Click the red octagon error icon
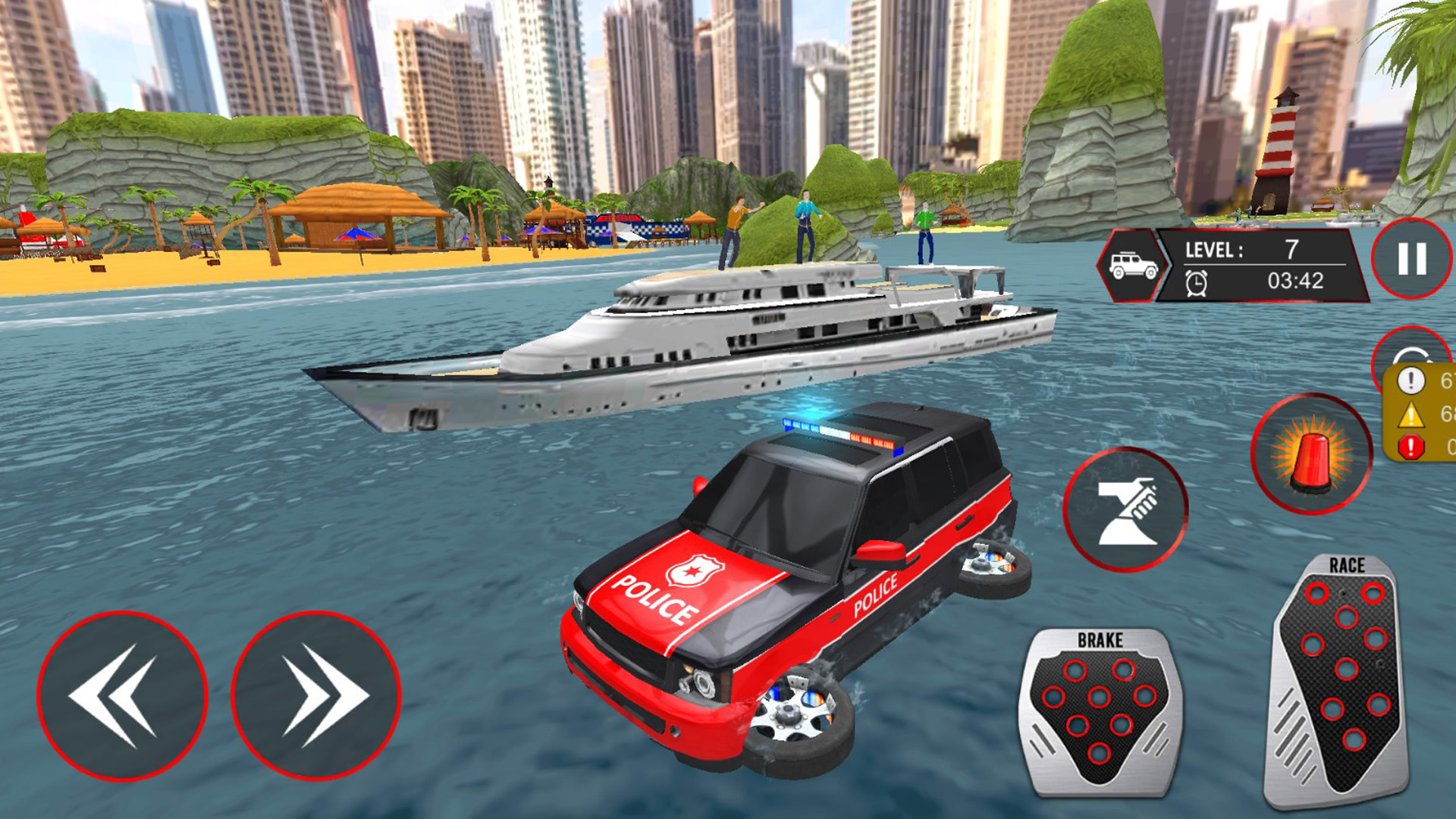This screenshot has width=1456, height=819. coord(1410,445)
